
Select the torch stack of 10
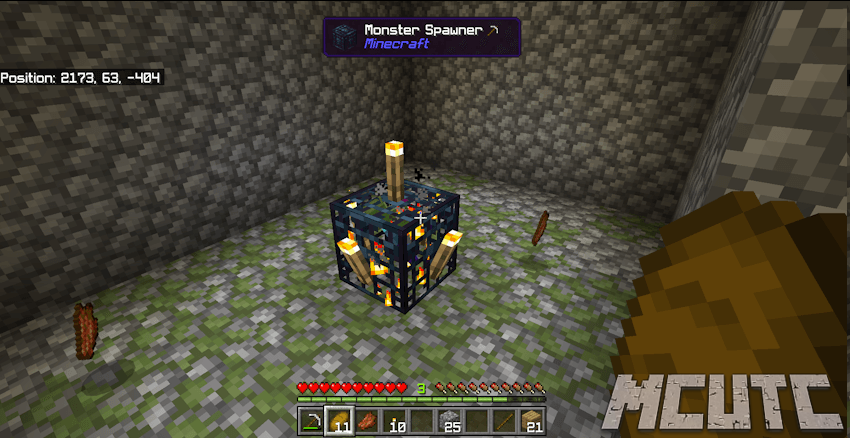pyautogui.click(x=394, y=421)
